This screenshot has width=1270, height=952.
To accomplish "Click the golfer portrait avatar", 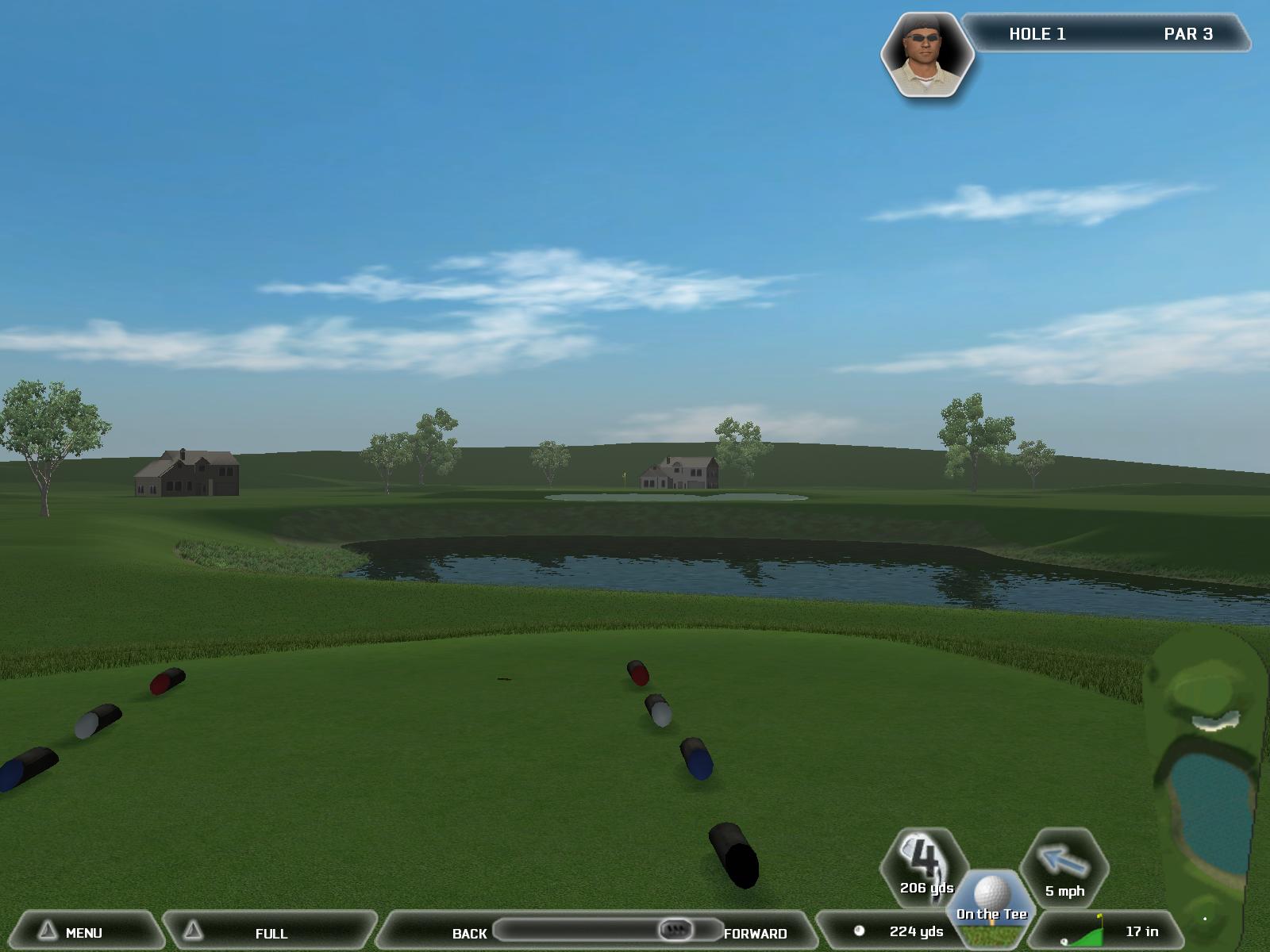I will (926, 56).
